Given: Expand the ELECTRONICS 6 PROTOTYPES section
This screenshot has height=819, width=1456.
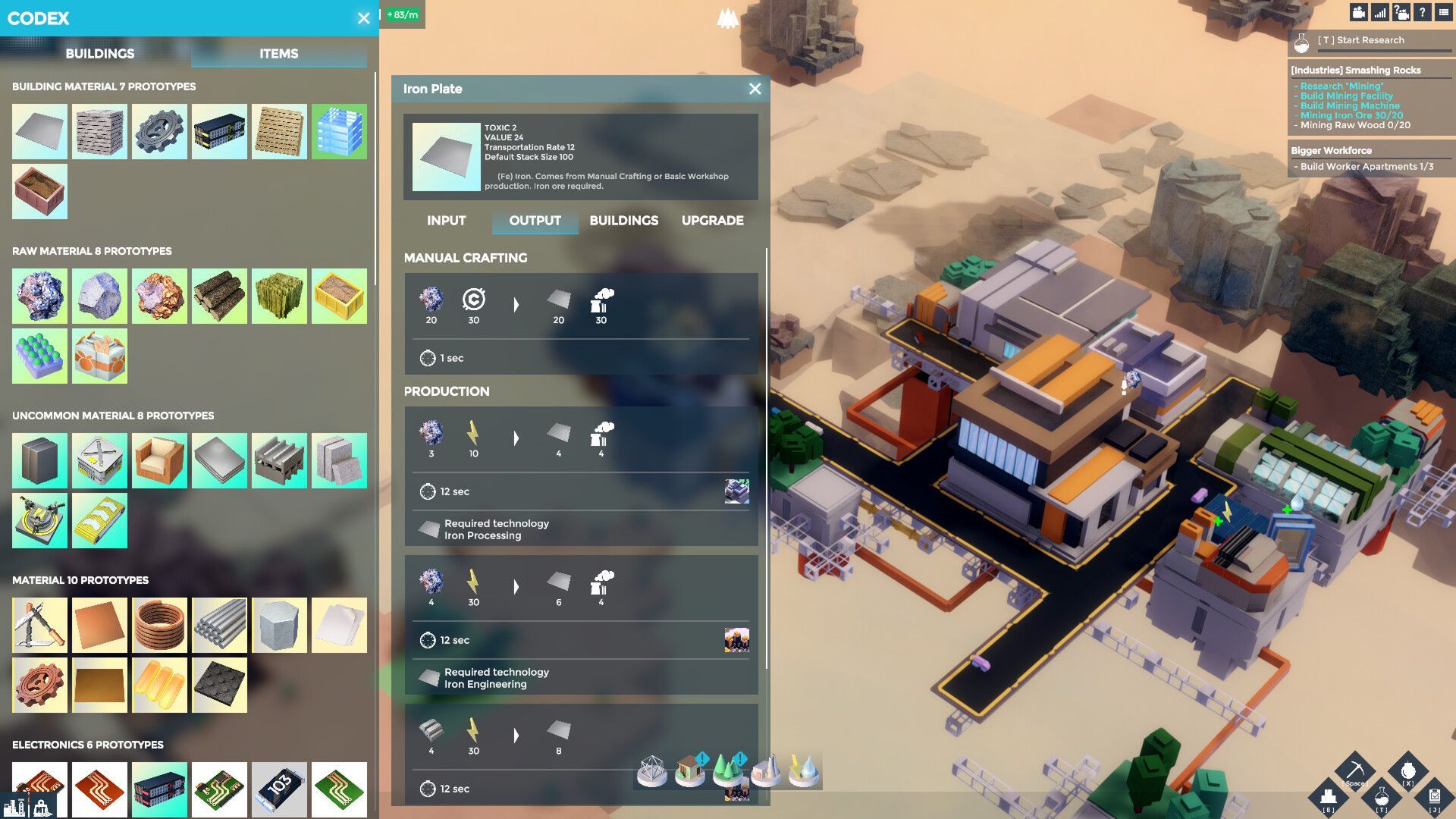Looking at the screenshot, I should (x=89, y=745).
